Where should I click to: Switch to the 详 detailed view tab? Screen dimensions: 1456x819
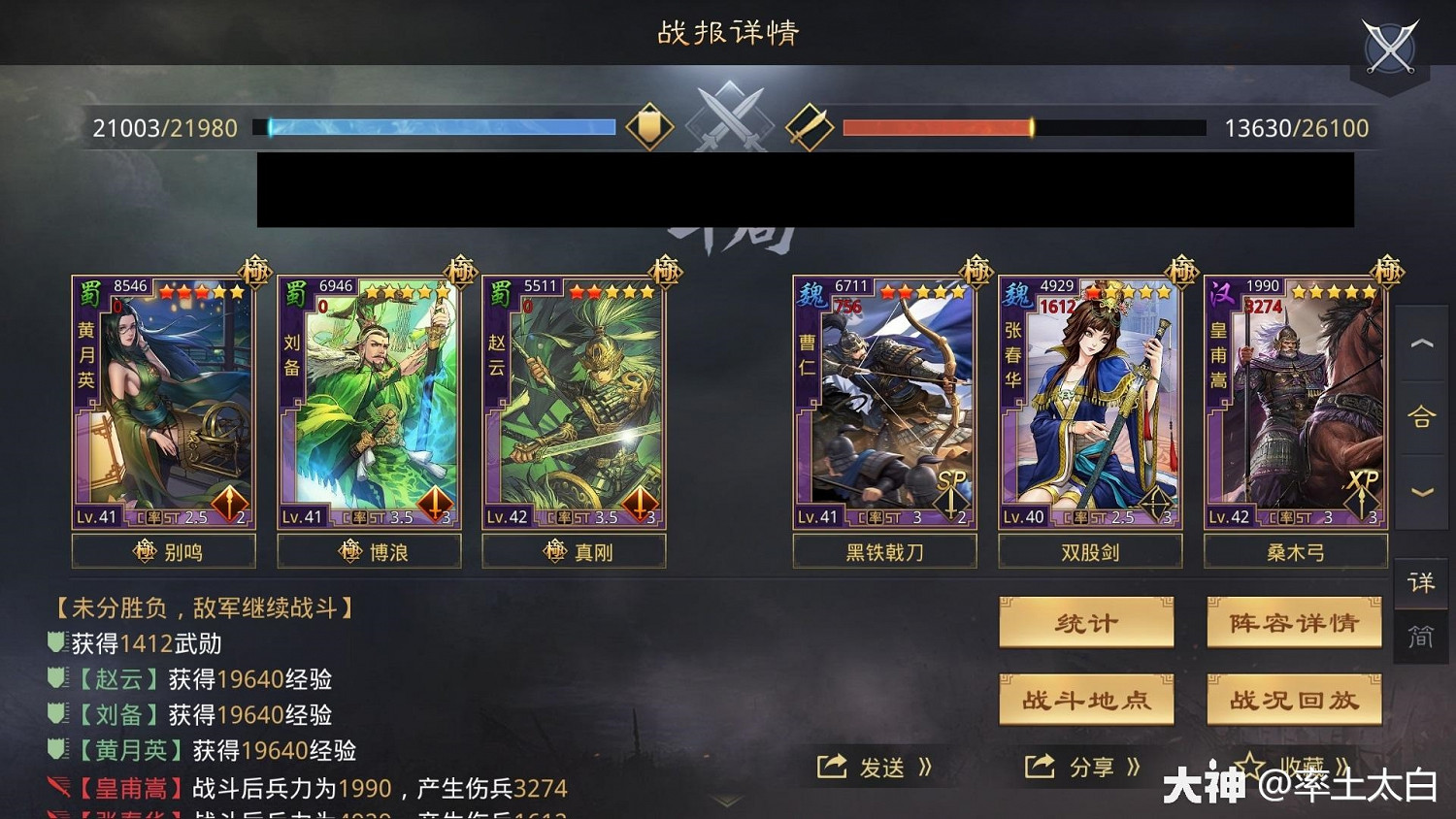tap(1421, 584)
